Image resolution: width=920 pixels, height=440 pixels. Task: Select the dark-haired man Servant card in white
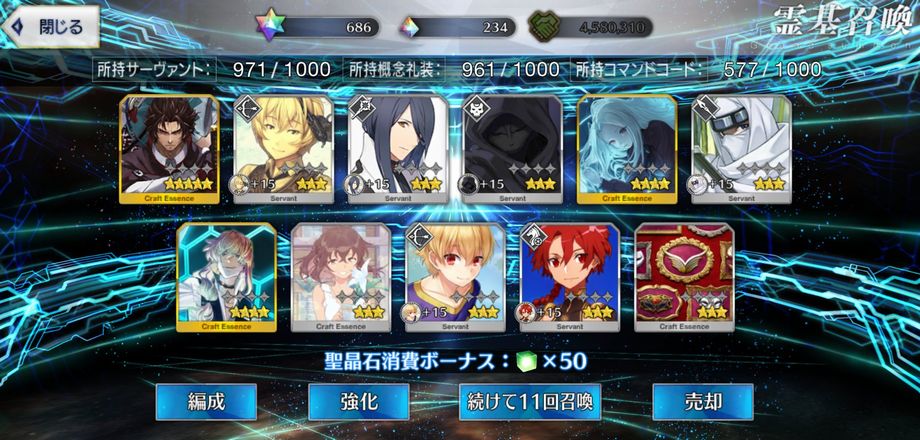(397, 148)
